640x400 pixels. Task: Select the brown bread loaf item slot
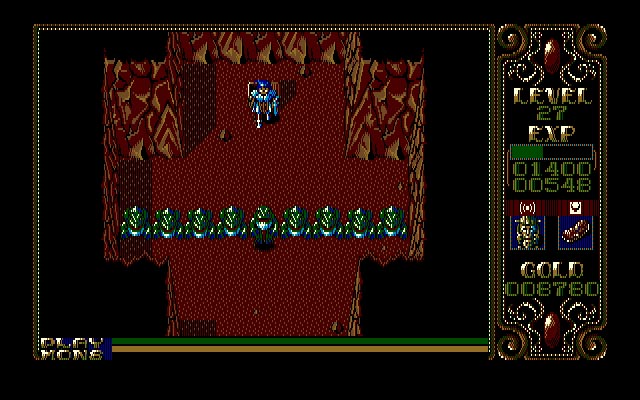pyautogui.click(x=575, y=232)
